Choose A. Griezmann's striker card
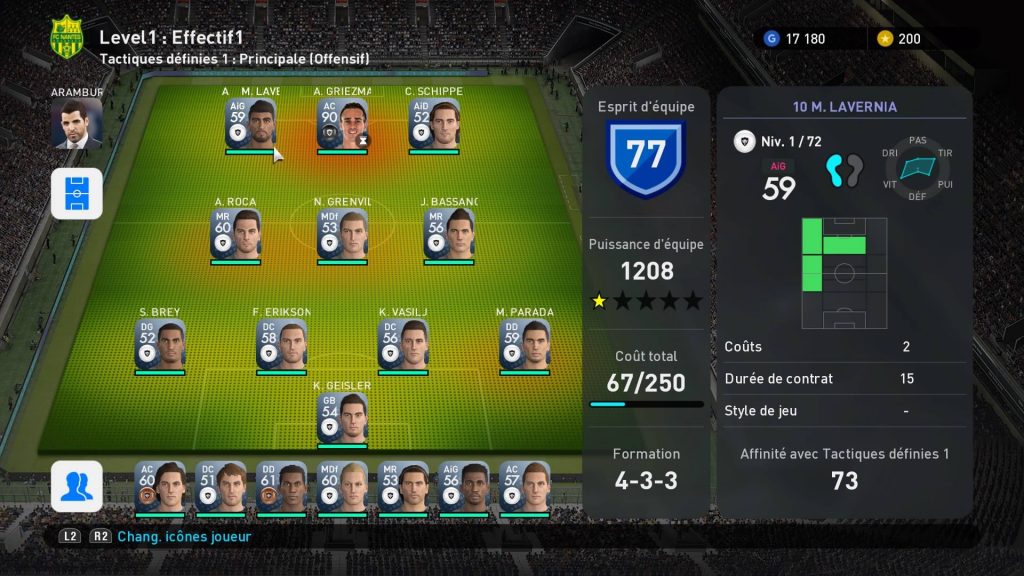This screenshot has width=1024, height=576. (342, 124)
